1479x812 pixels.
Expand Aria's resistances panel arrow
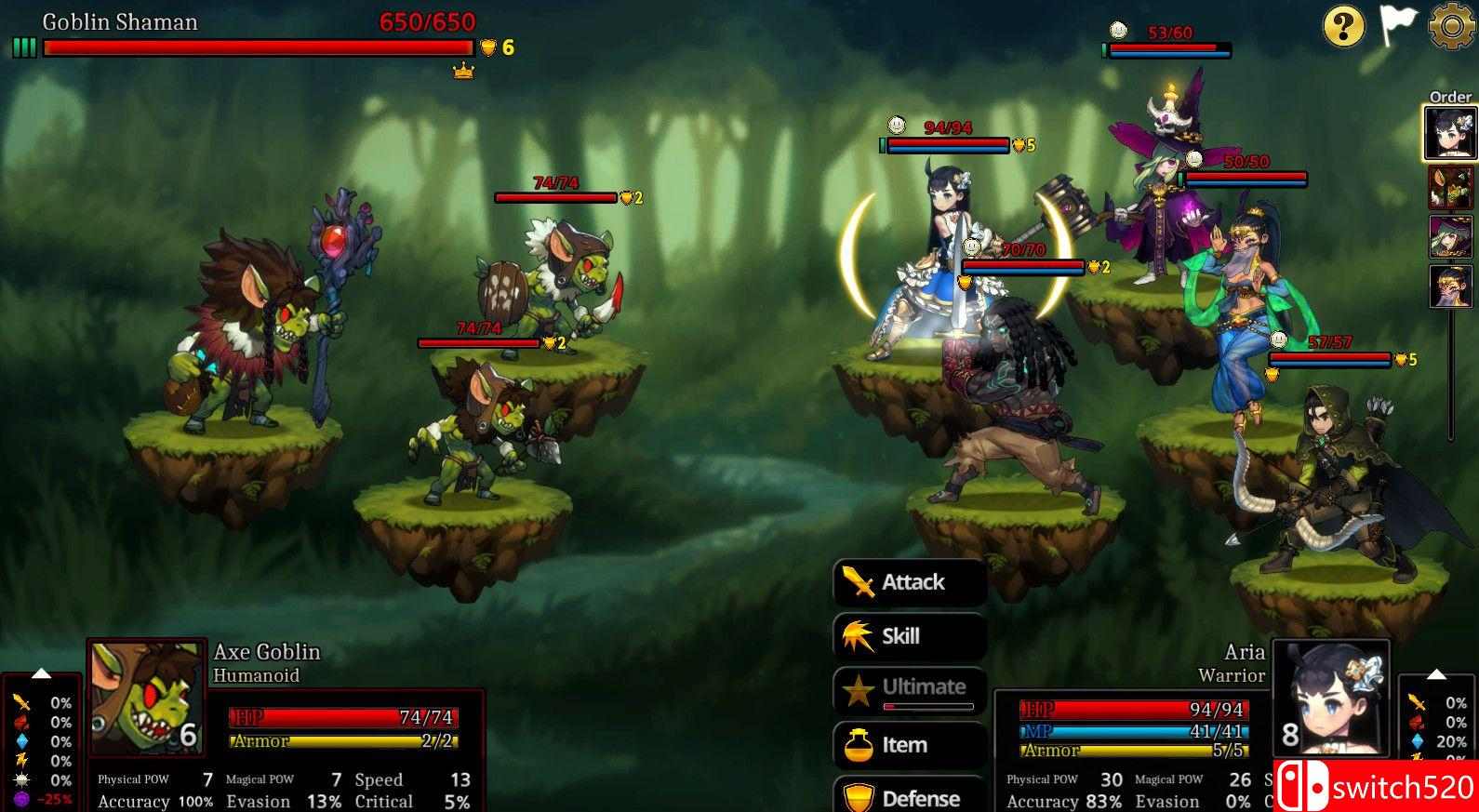[x=1436, y=673]
